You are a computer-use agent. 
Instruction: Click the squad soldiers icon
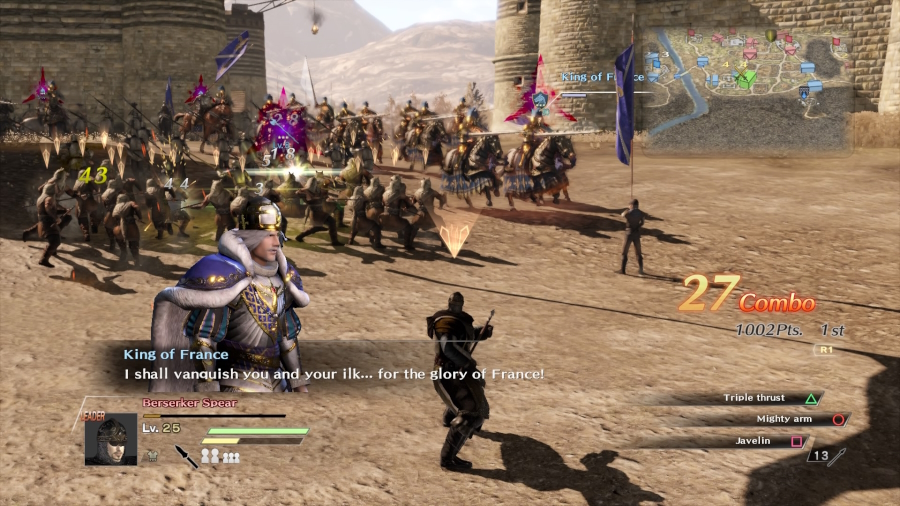[x=220, y=456]
